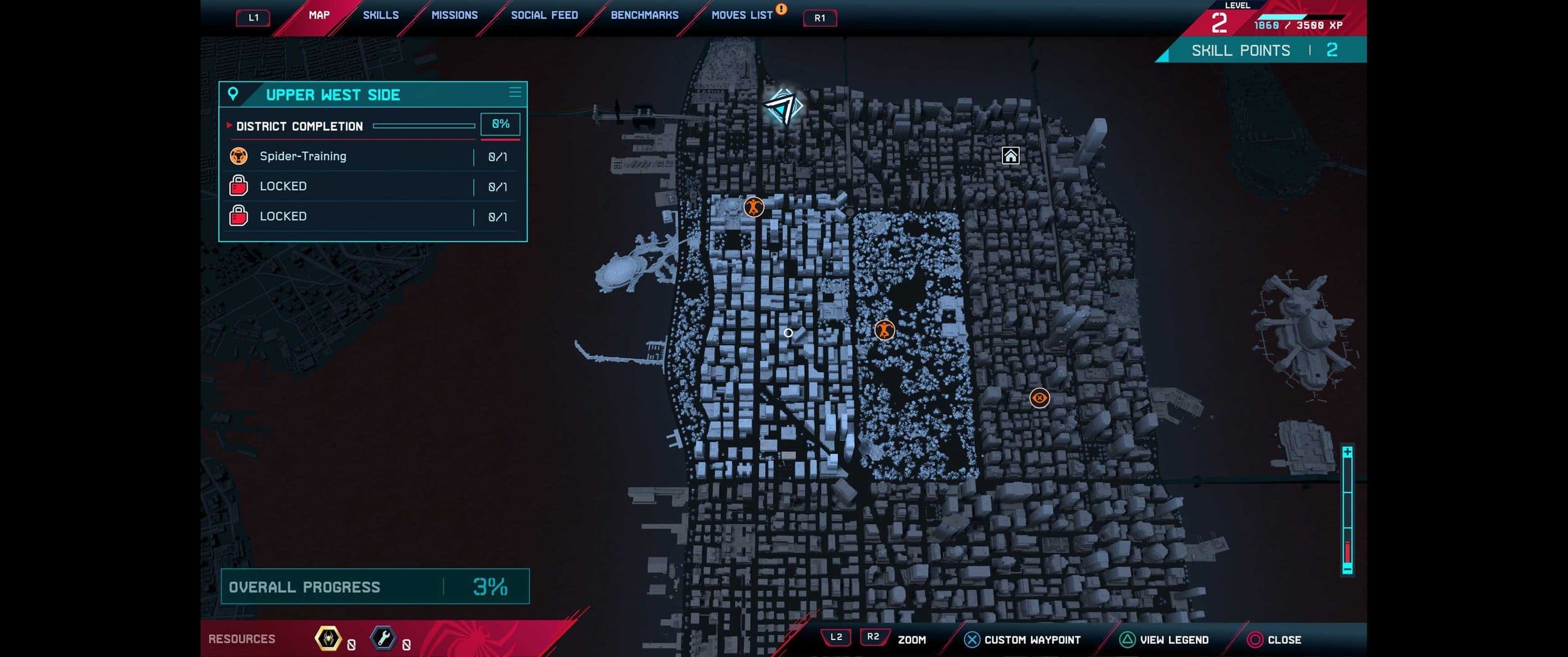Toggle the first LOCKED activity padlock

click(238, 186)
